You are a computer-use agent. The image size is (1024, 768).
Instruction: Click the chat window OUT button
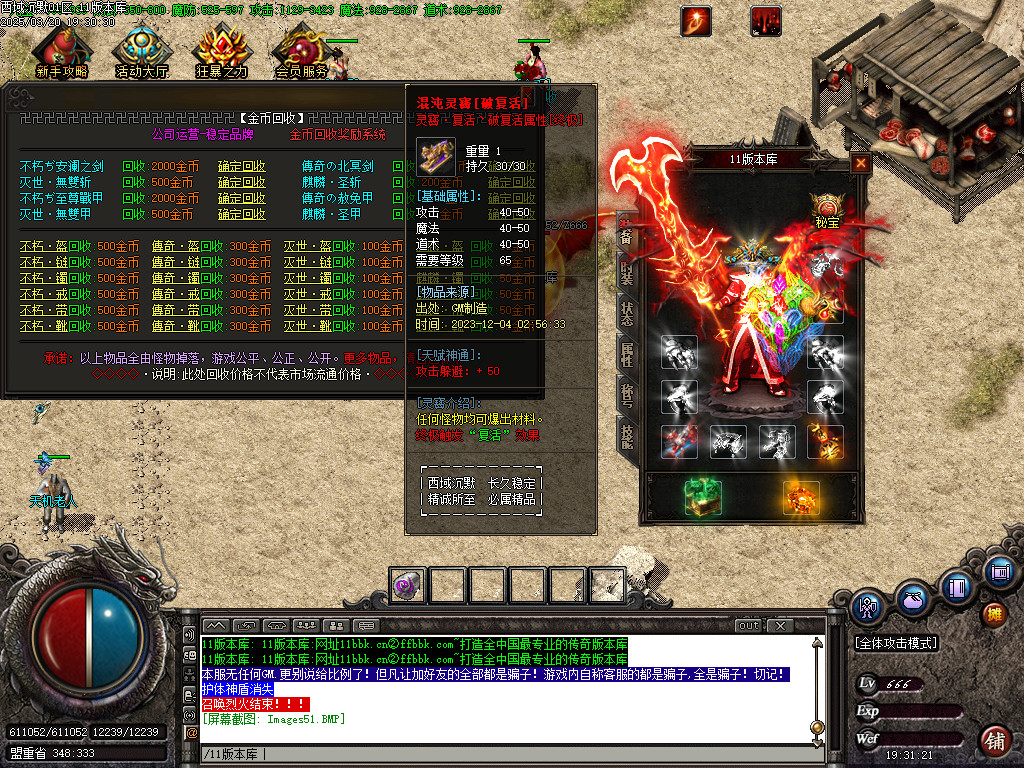point(748,626)
